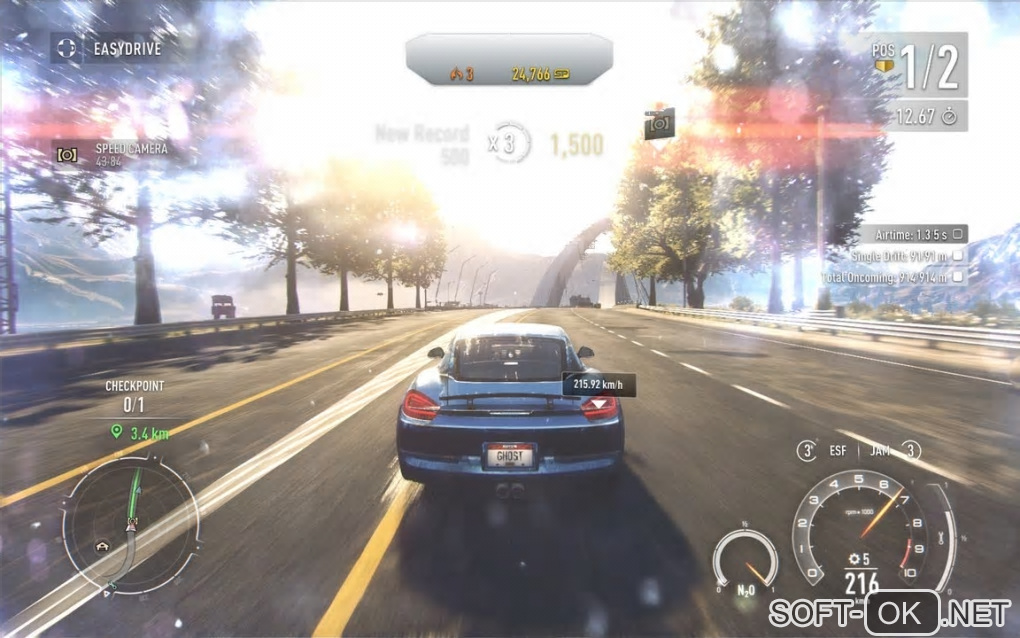Click the floating speed camera marker icon
The height and width of the screenshot is (638, 1020).
(x=660, y=124)
